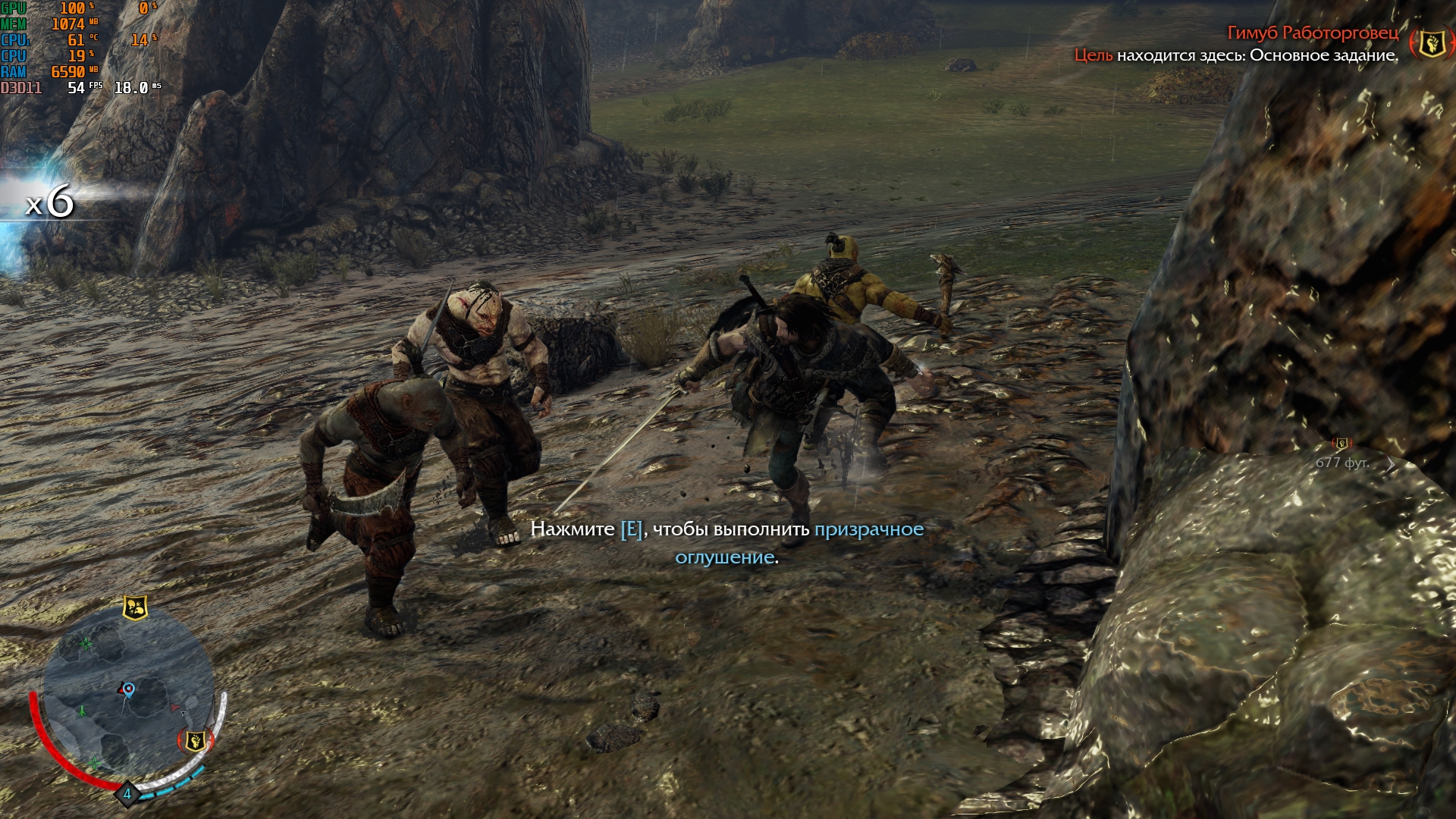Click the Гимуб Работорговец objective title
This screenshot has height=819, width=1456.
coord(1313,33)
